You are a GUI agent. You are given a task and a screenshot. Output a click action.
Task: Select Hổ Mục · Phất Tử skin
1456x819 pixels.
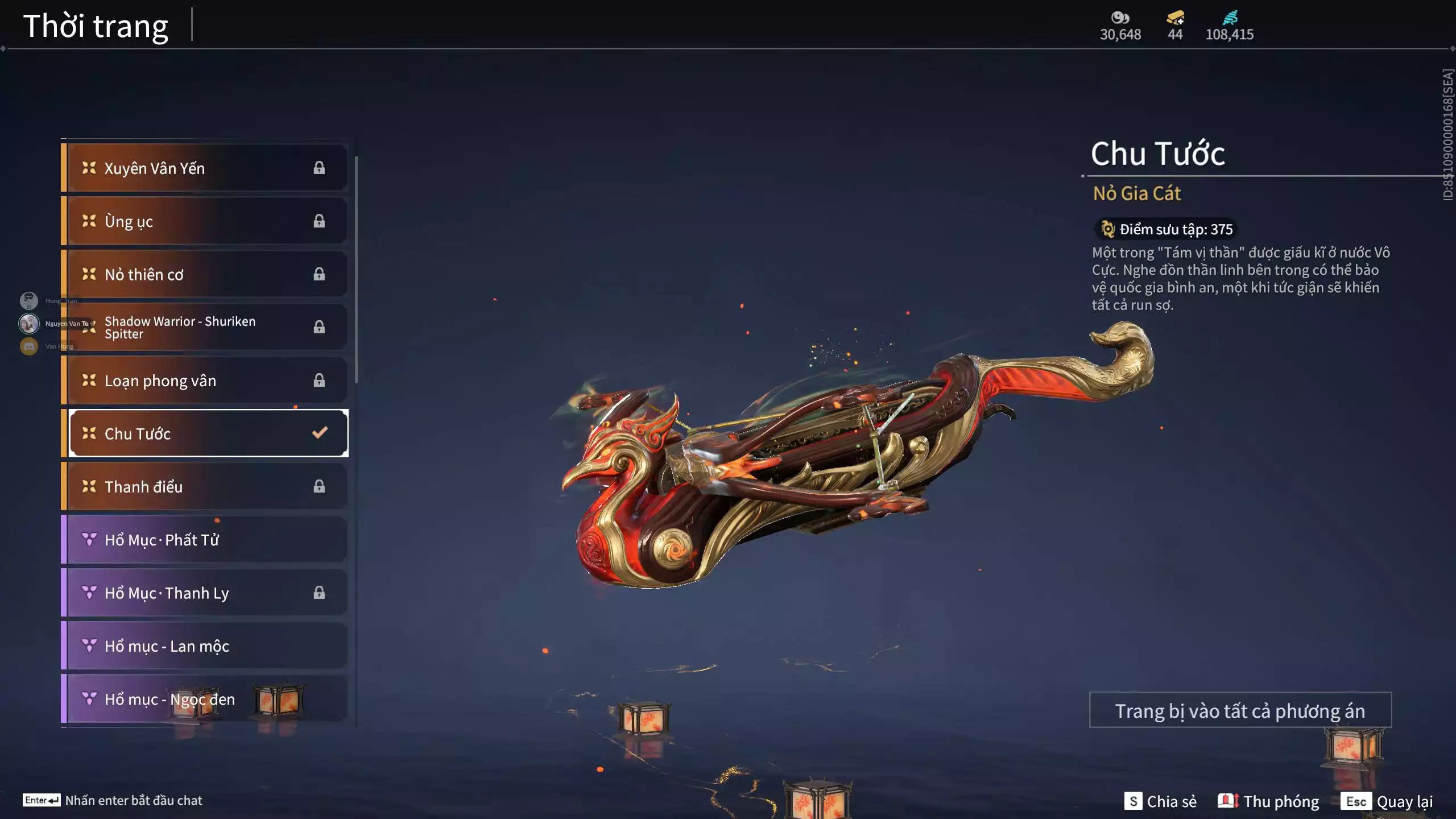click(205, 540)
